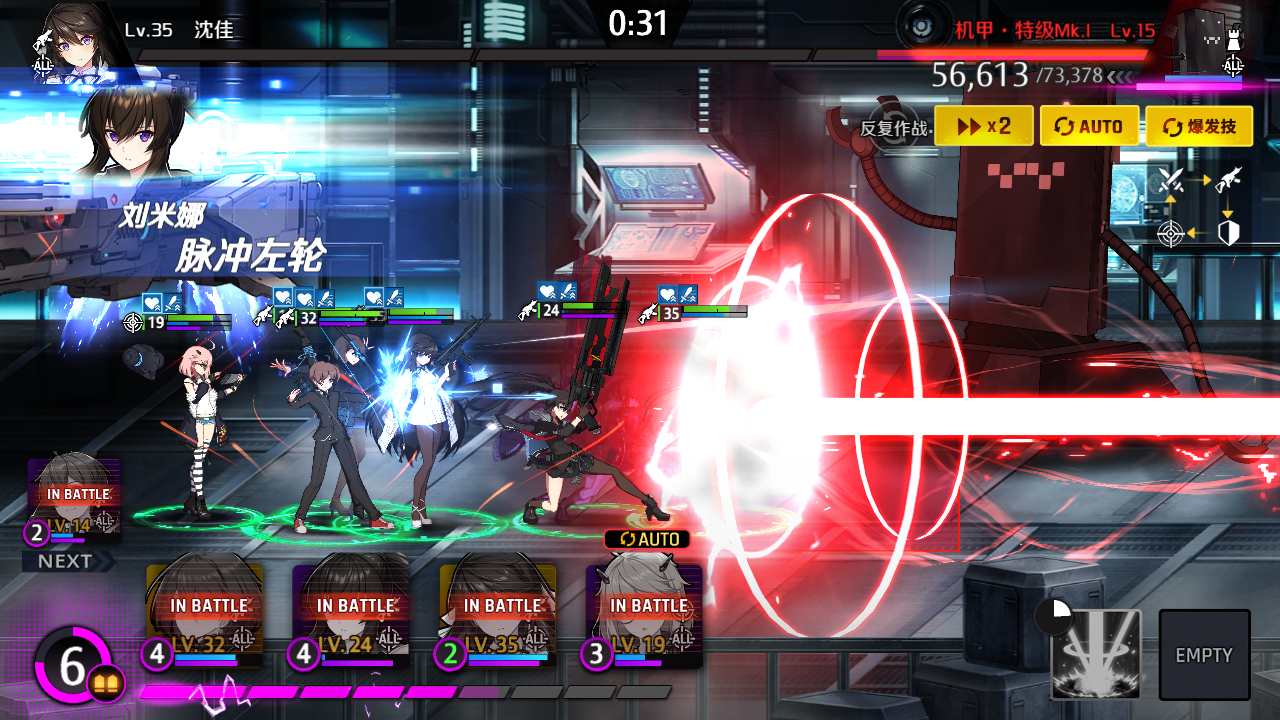Click the enemy boss portrait
This screenshot has width=1280, height=720.
tap(1208, 42)
